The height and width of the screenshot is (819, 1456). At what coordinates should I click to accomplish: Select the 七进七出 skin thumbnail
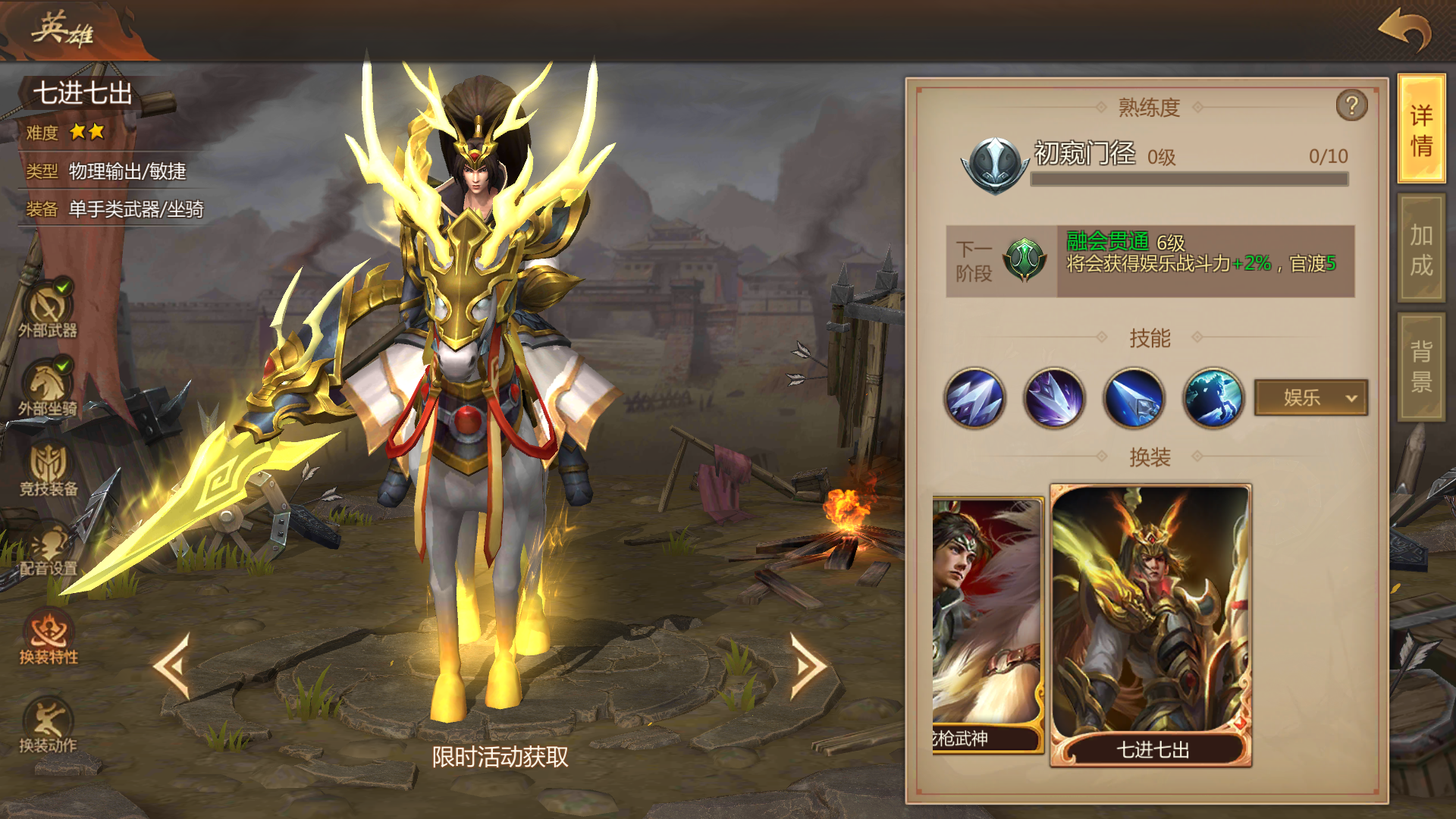point(1150,625)
